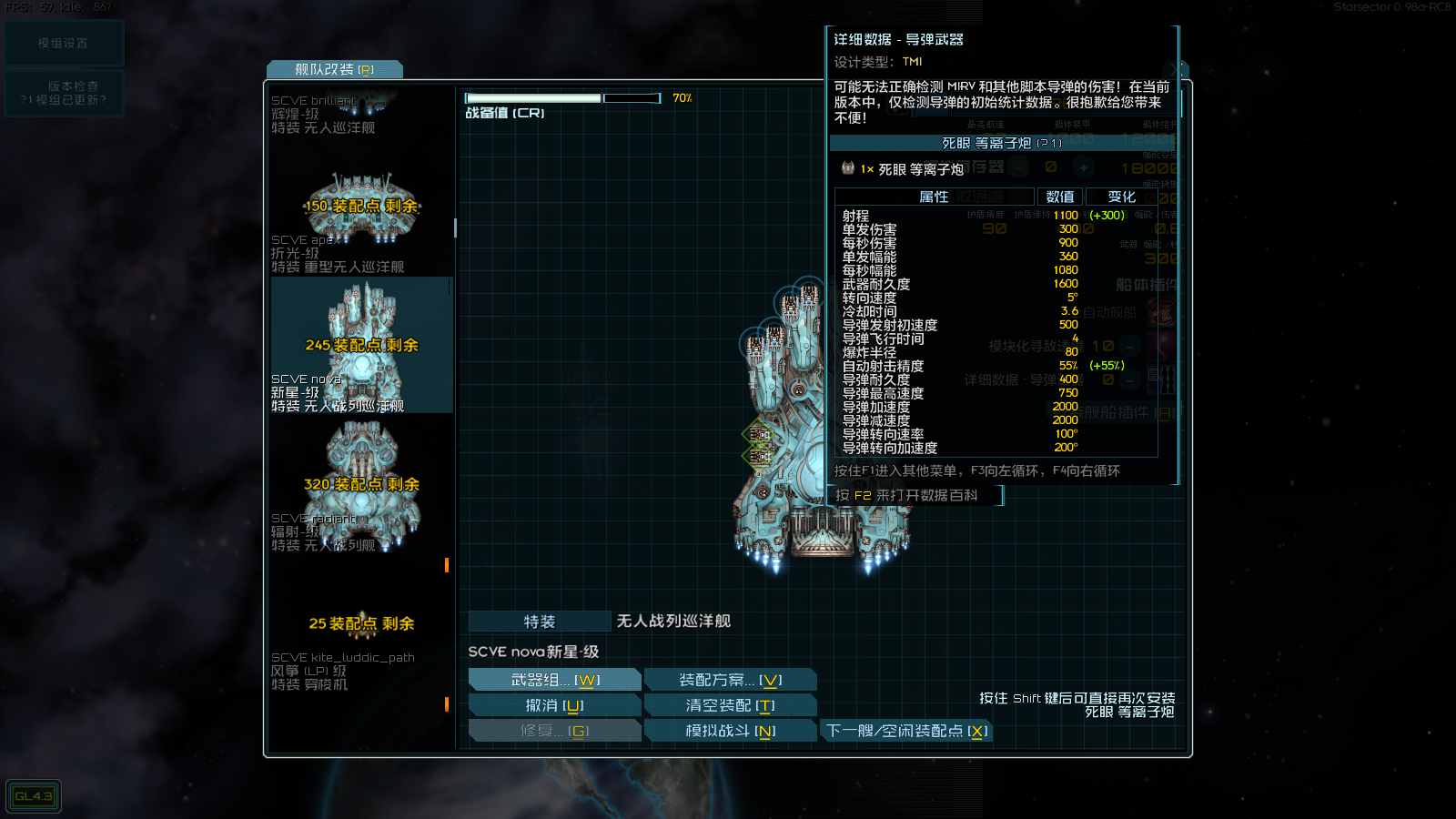
Task: Click the plus stepper beside 幅能寄存器
Action: (x=1084, y=167)
